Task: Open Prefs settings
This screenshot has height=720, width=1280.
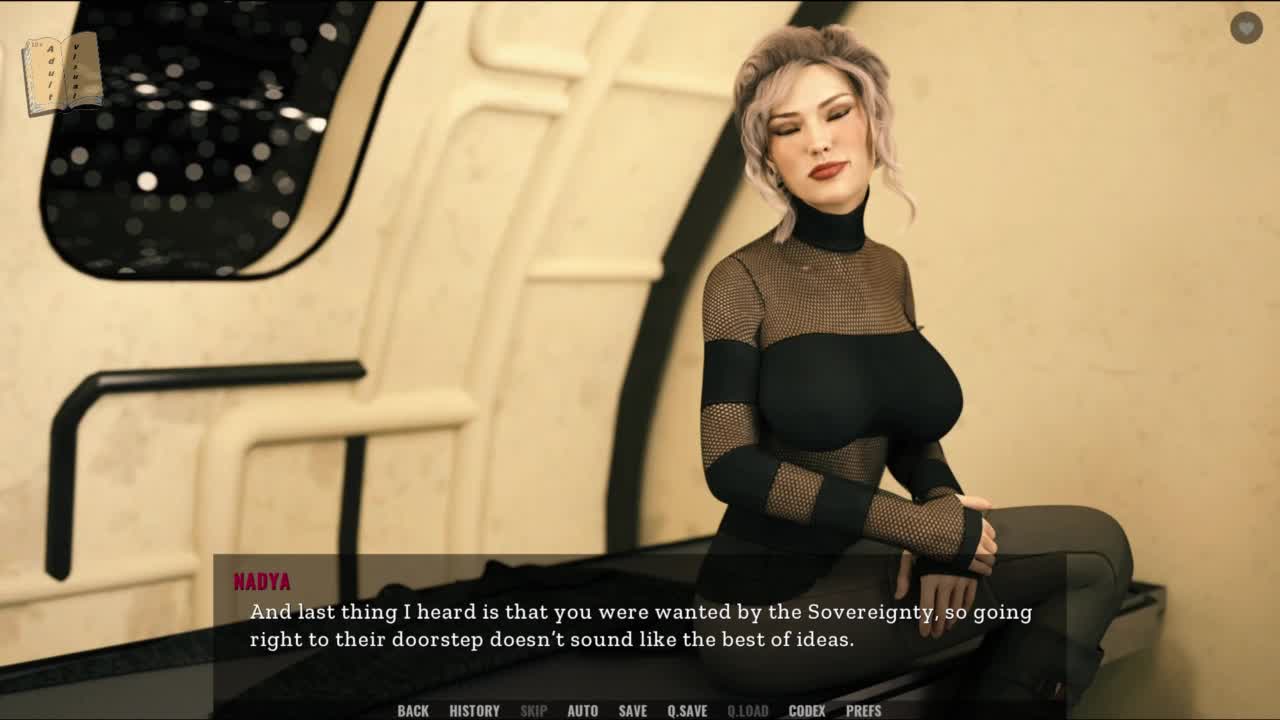Action: point(863,710)
